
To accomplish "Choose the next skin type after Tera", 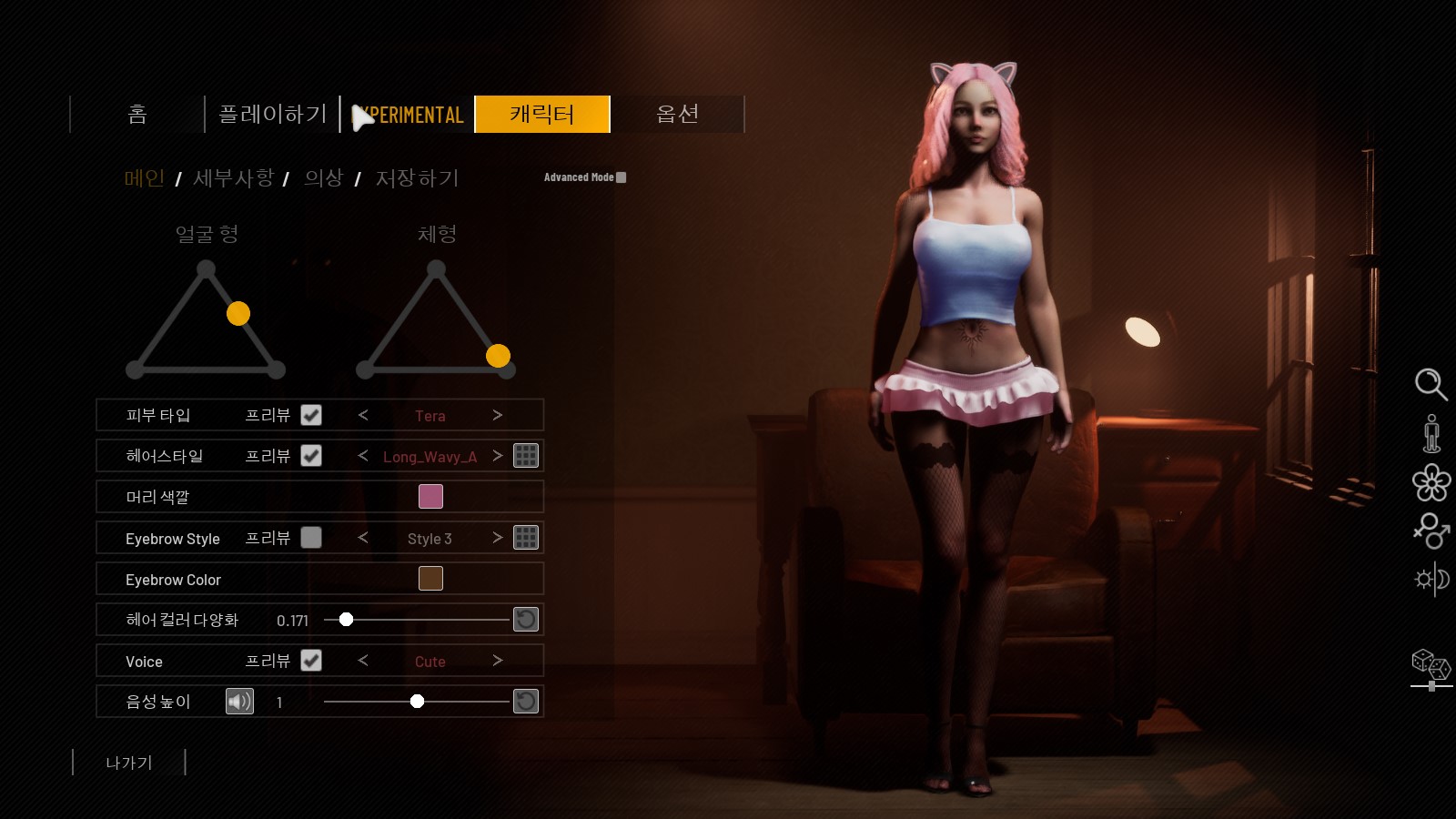I will [497, 415].
